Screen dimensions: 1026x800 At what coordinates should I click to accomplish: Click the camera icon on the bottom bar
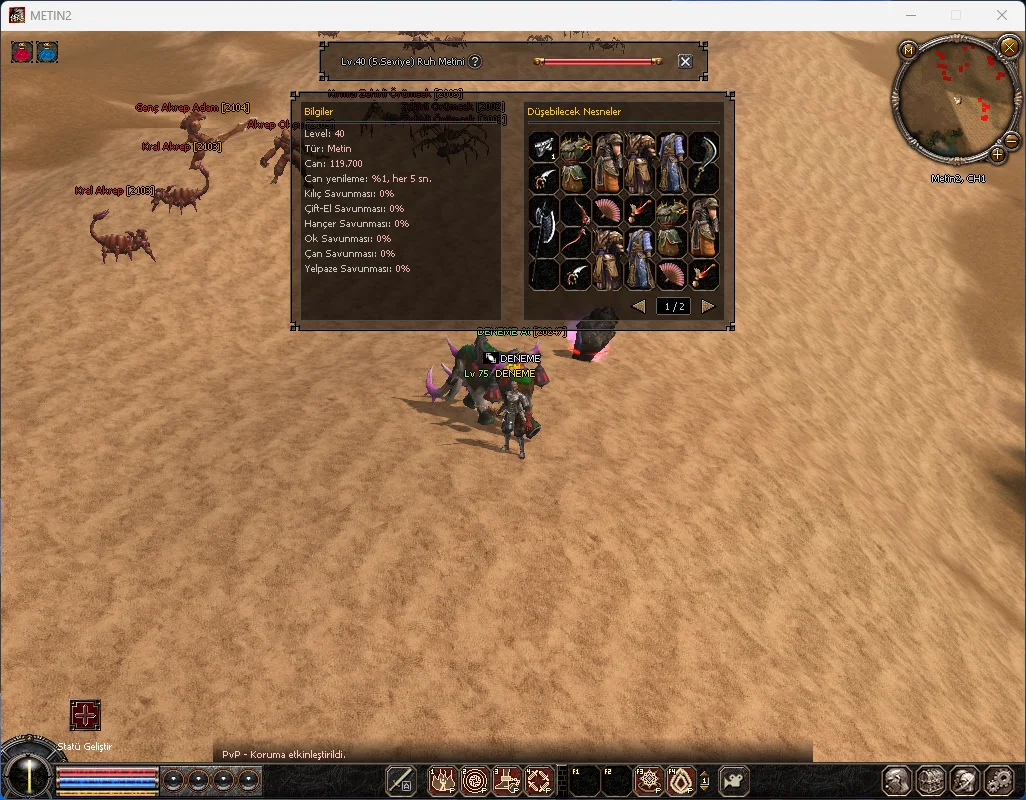point(735,780)
